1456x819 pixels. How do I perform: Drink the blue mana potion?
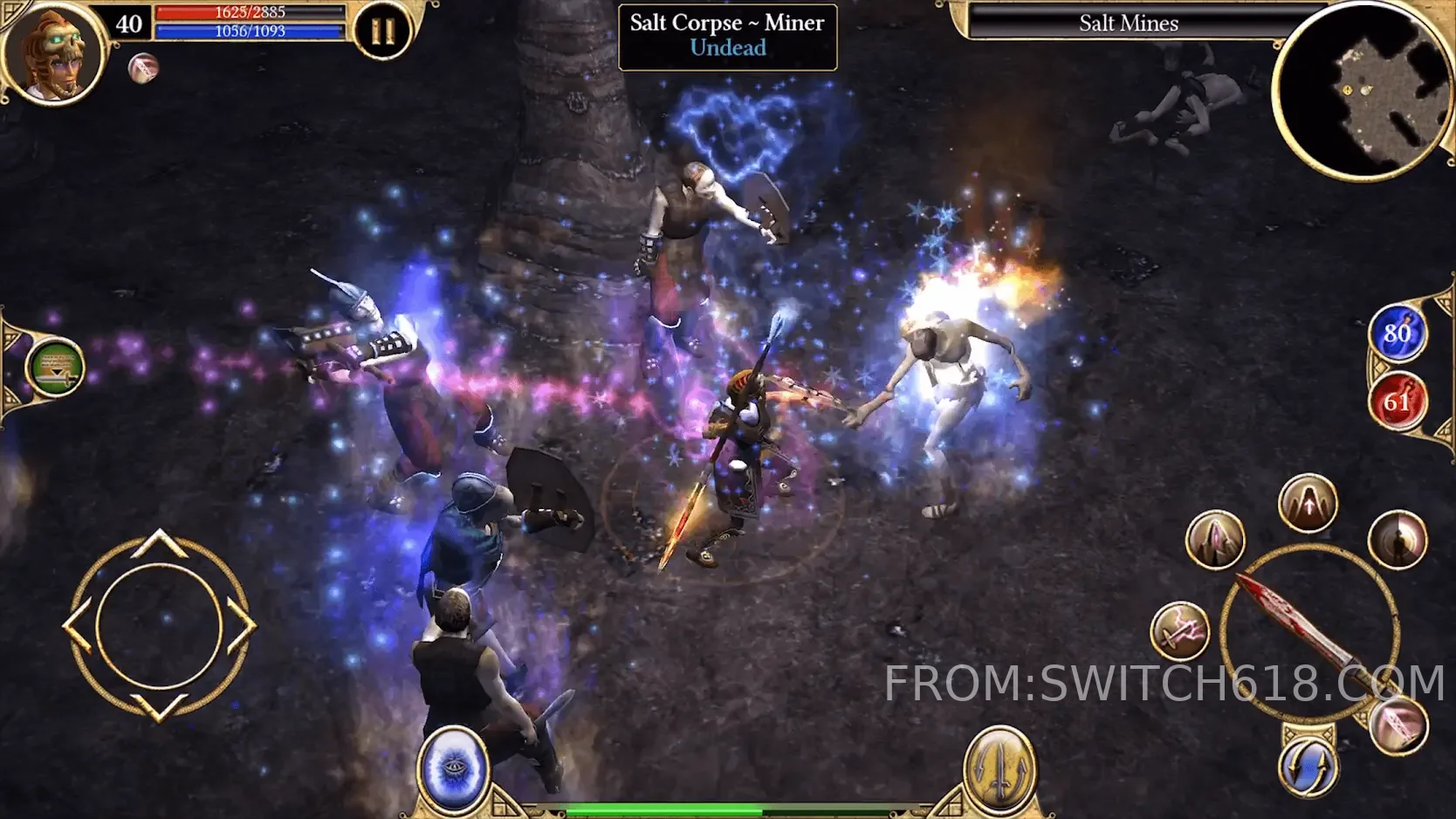[x=1397, y=334]
